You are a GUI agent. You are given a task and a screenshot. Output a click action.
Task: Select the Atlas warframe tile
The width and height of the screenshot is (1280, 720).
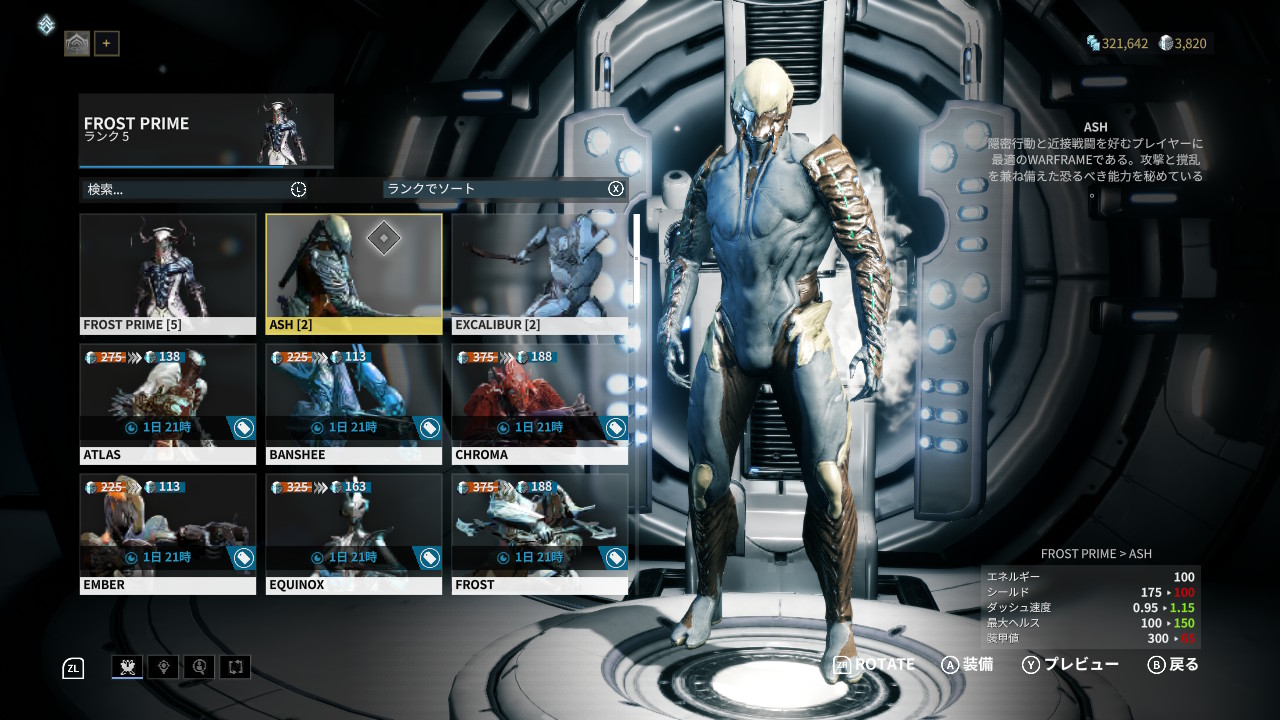point(168,403)
